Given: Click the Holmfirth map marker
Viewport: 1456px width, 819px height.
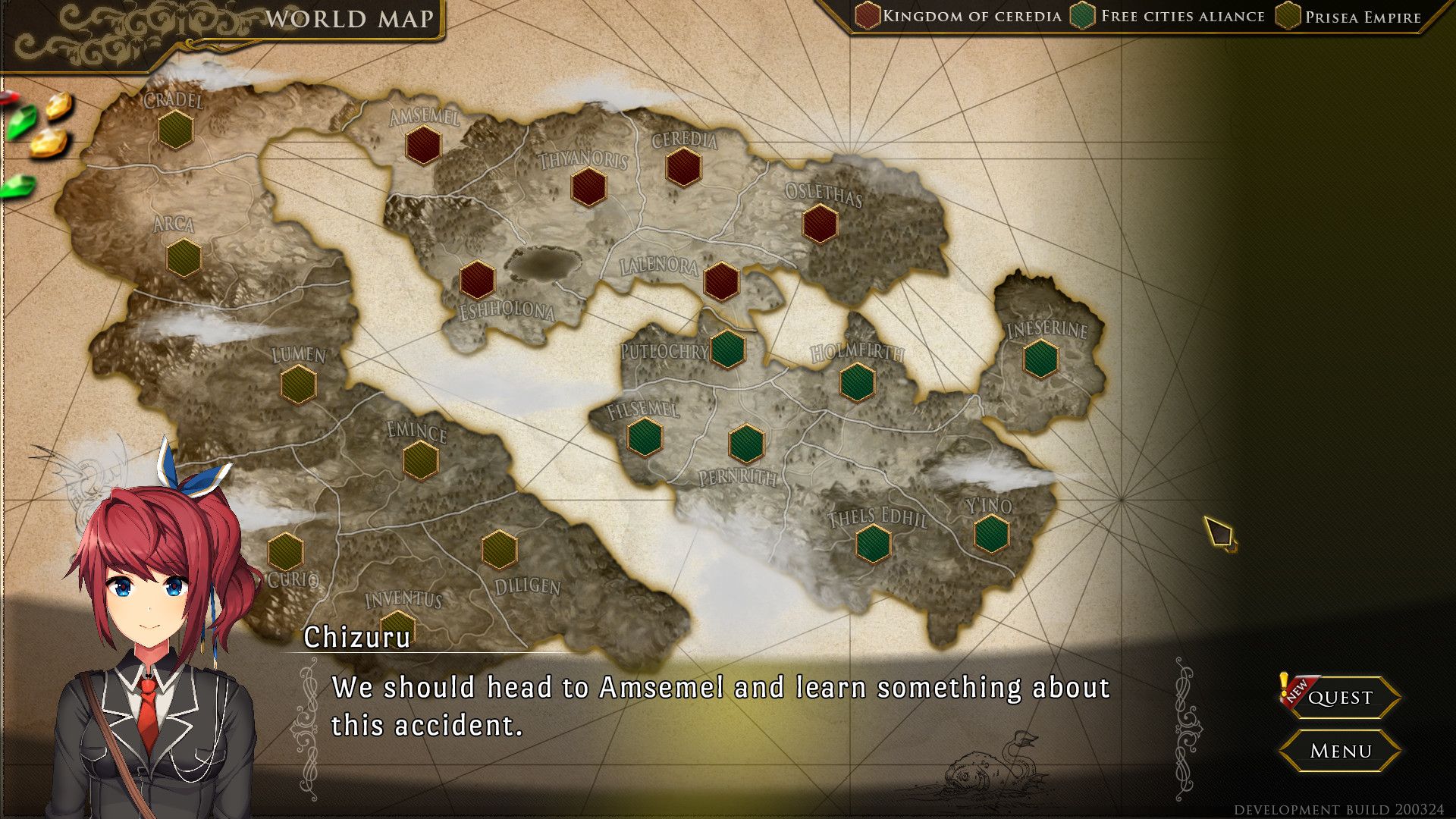Looking at the screenshot, I should click(x=857, y=381).
